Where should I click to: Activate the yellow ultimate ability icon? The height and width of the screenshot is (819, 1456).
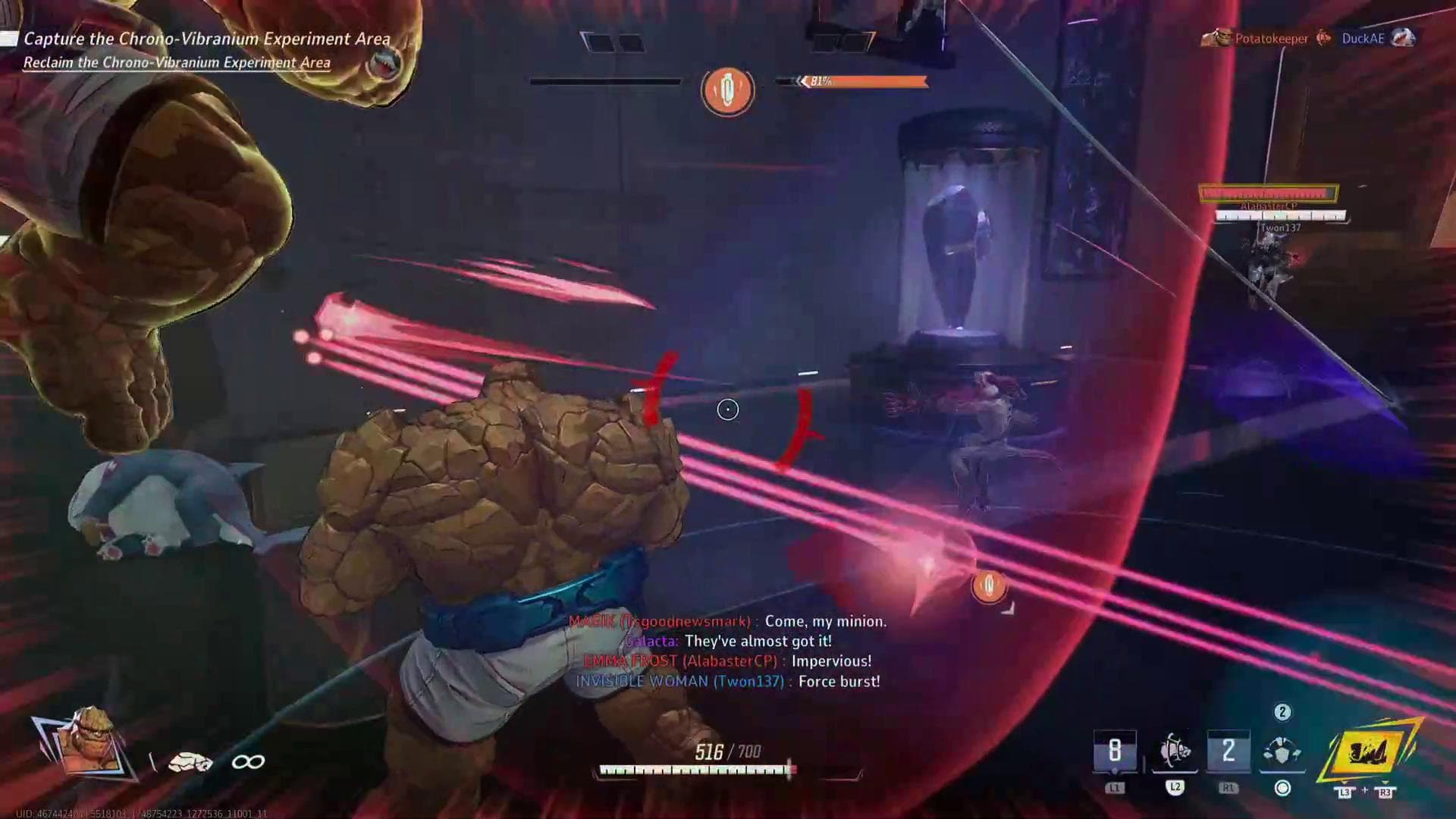pos(1369,755)
